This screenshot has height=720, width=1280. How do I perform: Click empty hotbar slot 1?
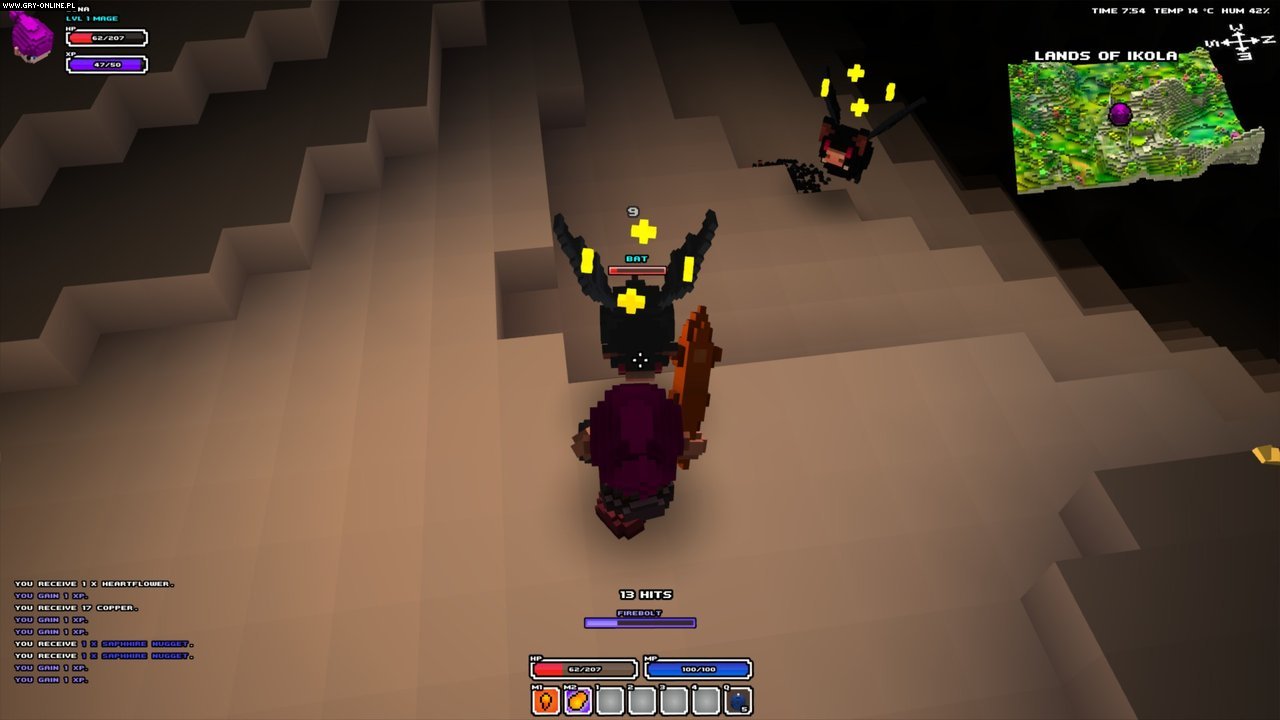point(610,701)
